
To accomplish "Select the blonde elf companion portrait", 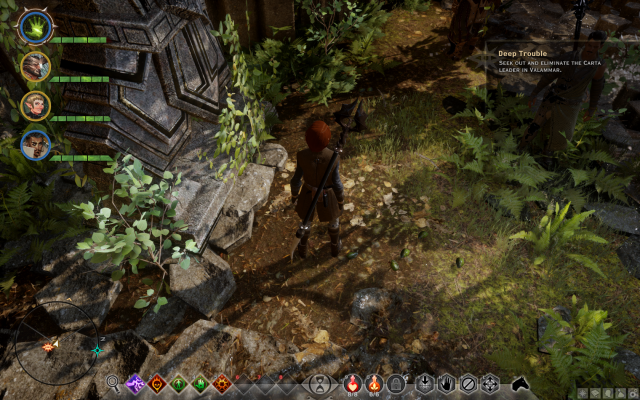I will tap(36, 106).
